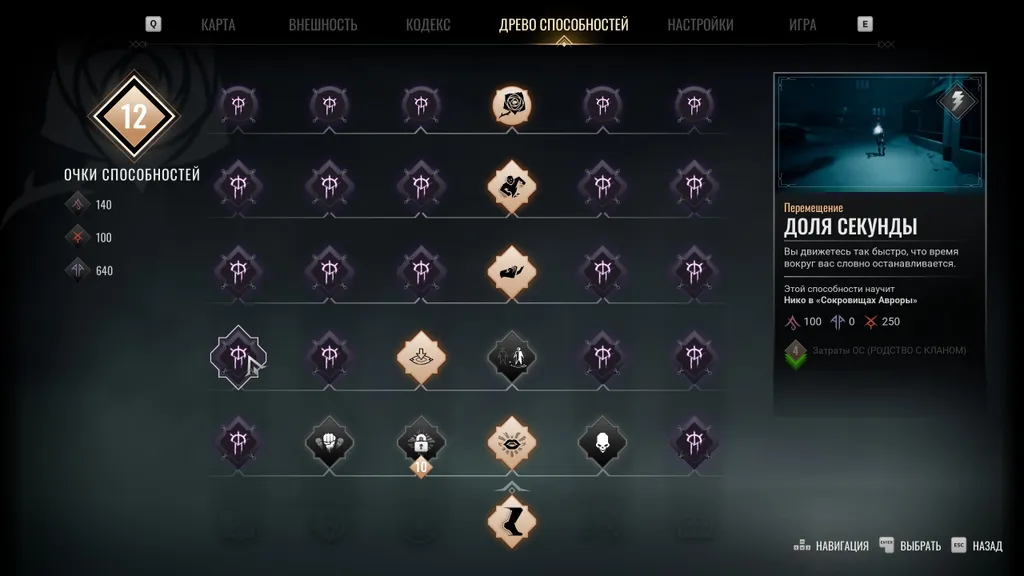Select the padlock ability costing 10
The height and width of the screenshot is (576, 1024).
pos(420,442)
